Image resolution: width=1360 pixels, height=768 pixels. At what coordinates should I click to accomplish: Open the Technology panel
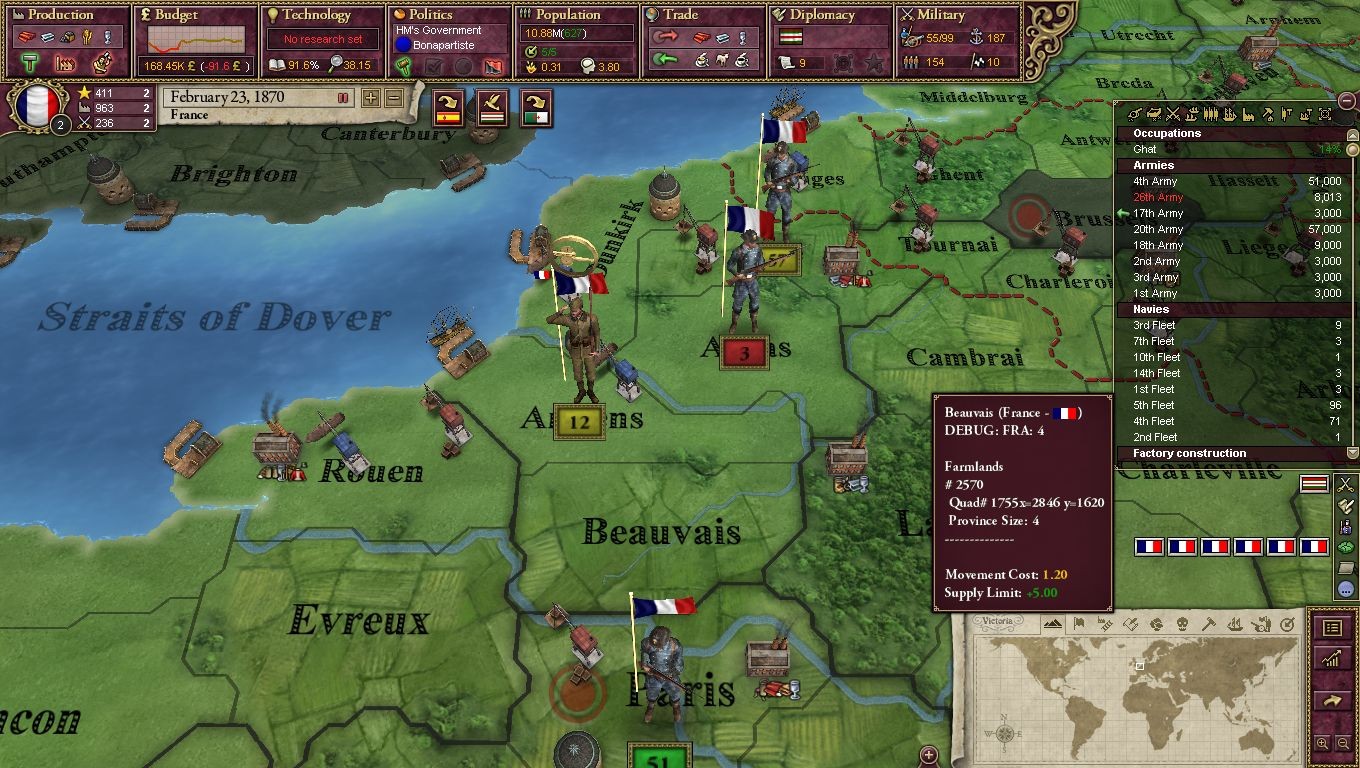316,15
